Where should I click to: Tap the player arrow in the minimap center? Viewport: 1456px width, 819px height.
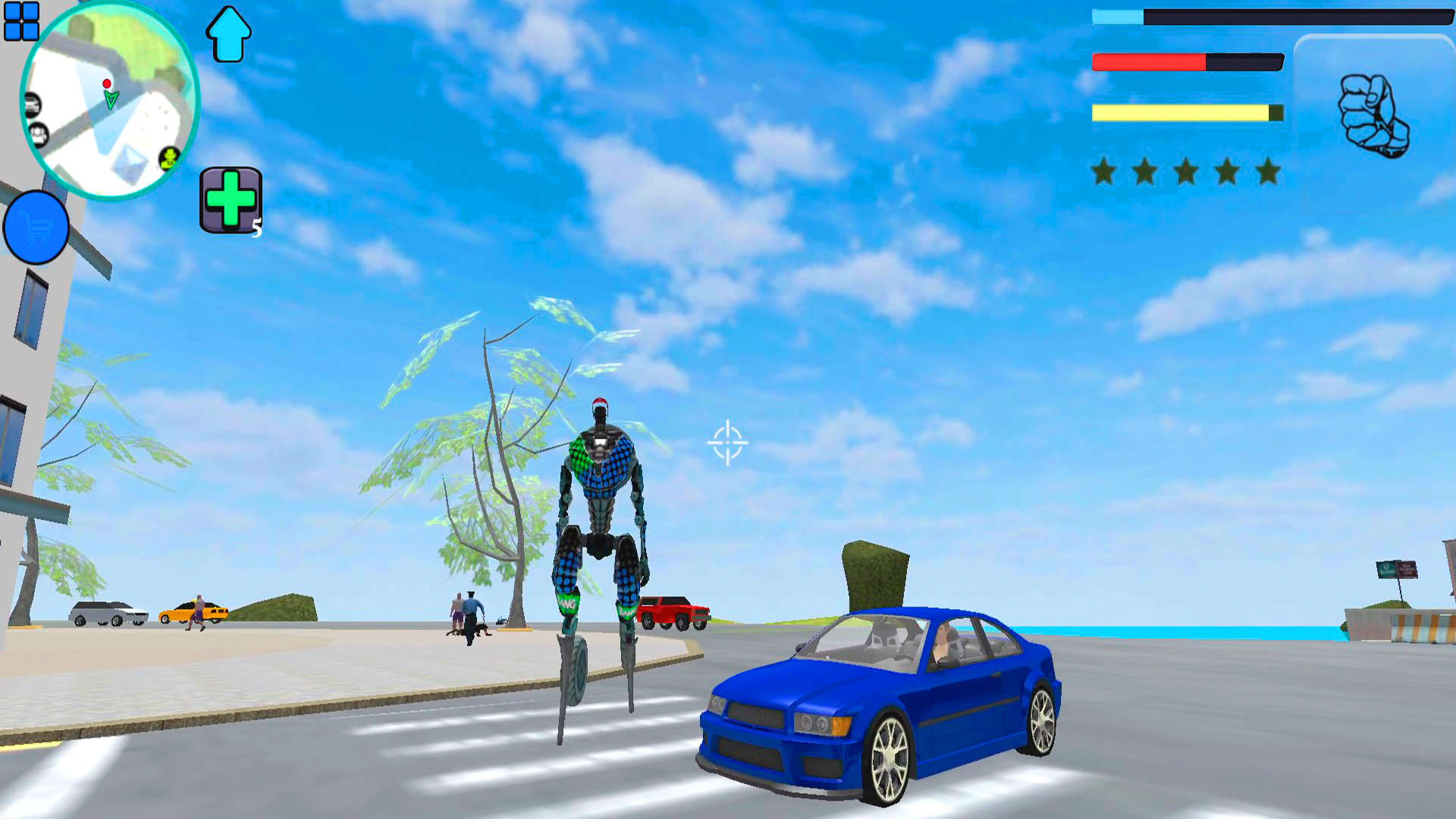111,100
